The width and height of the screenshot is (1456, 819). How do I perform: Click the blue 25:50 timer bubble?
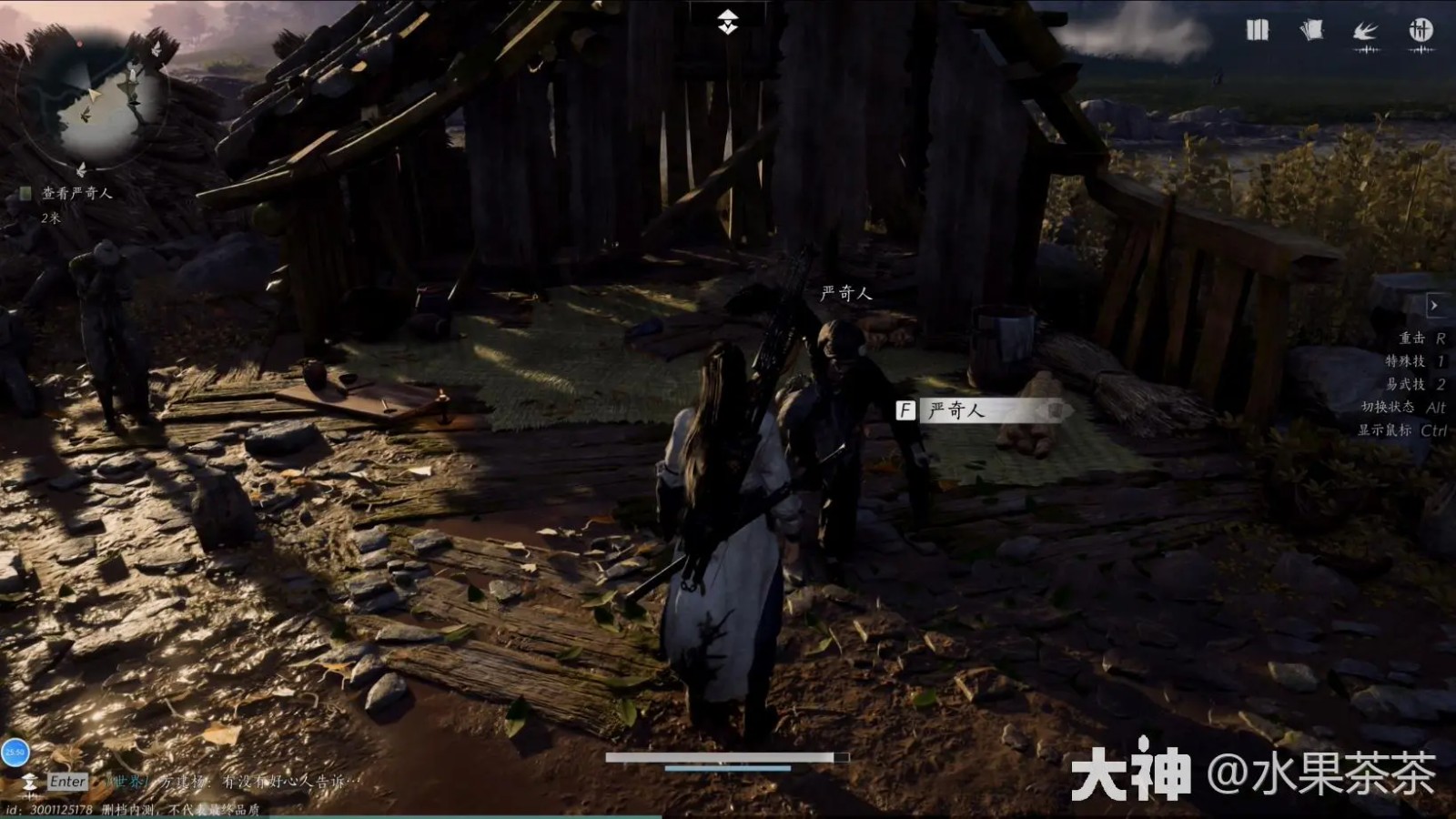pos(15,752)
